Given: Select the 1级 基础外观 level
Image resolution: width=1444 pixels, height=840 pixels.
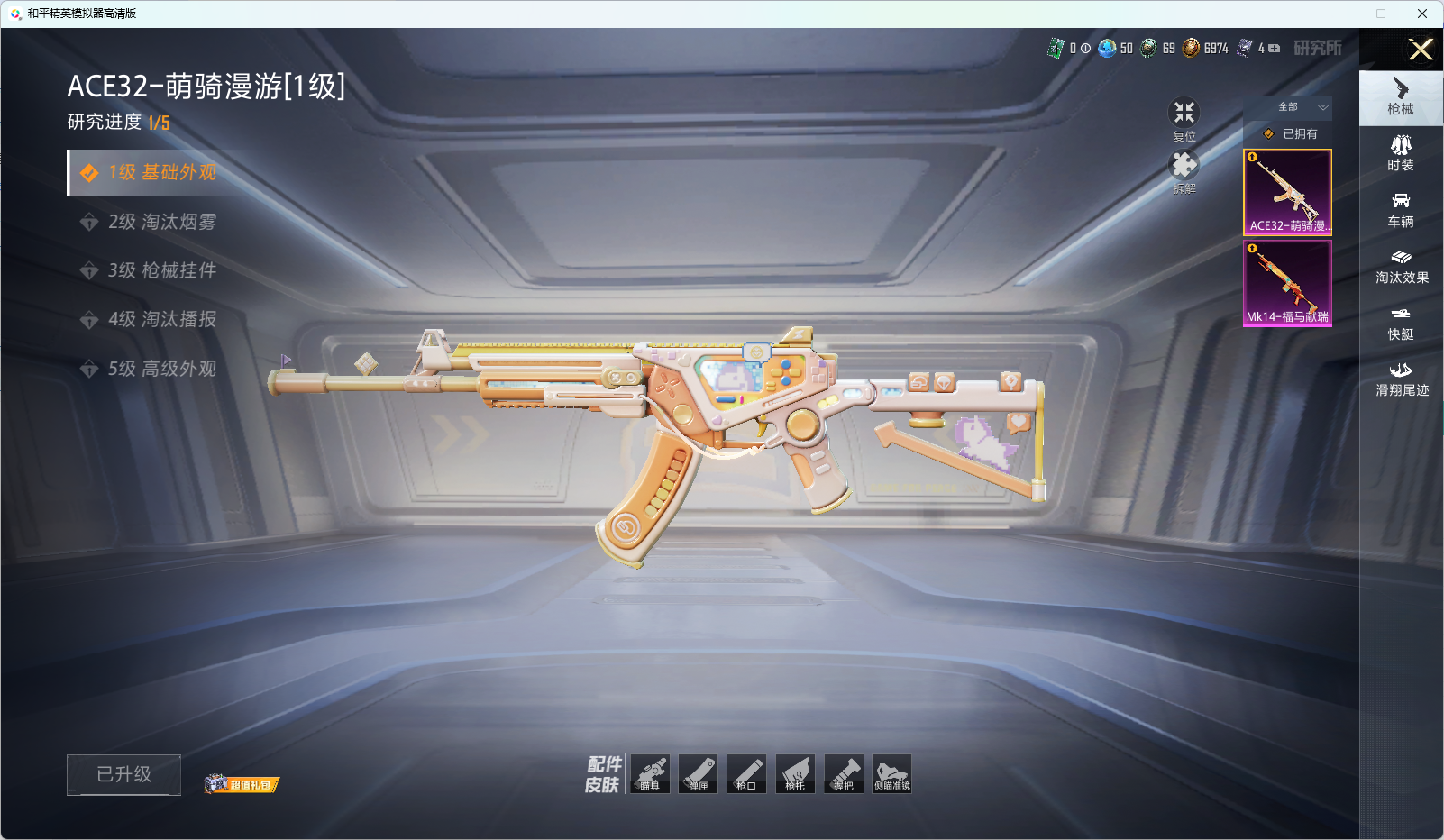Looking at the screenshot, I should 162,172.
